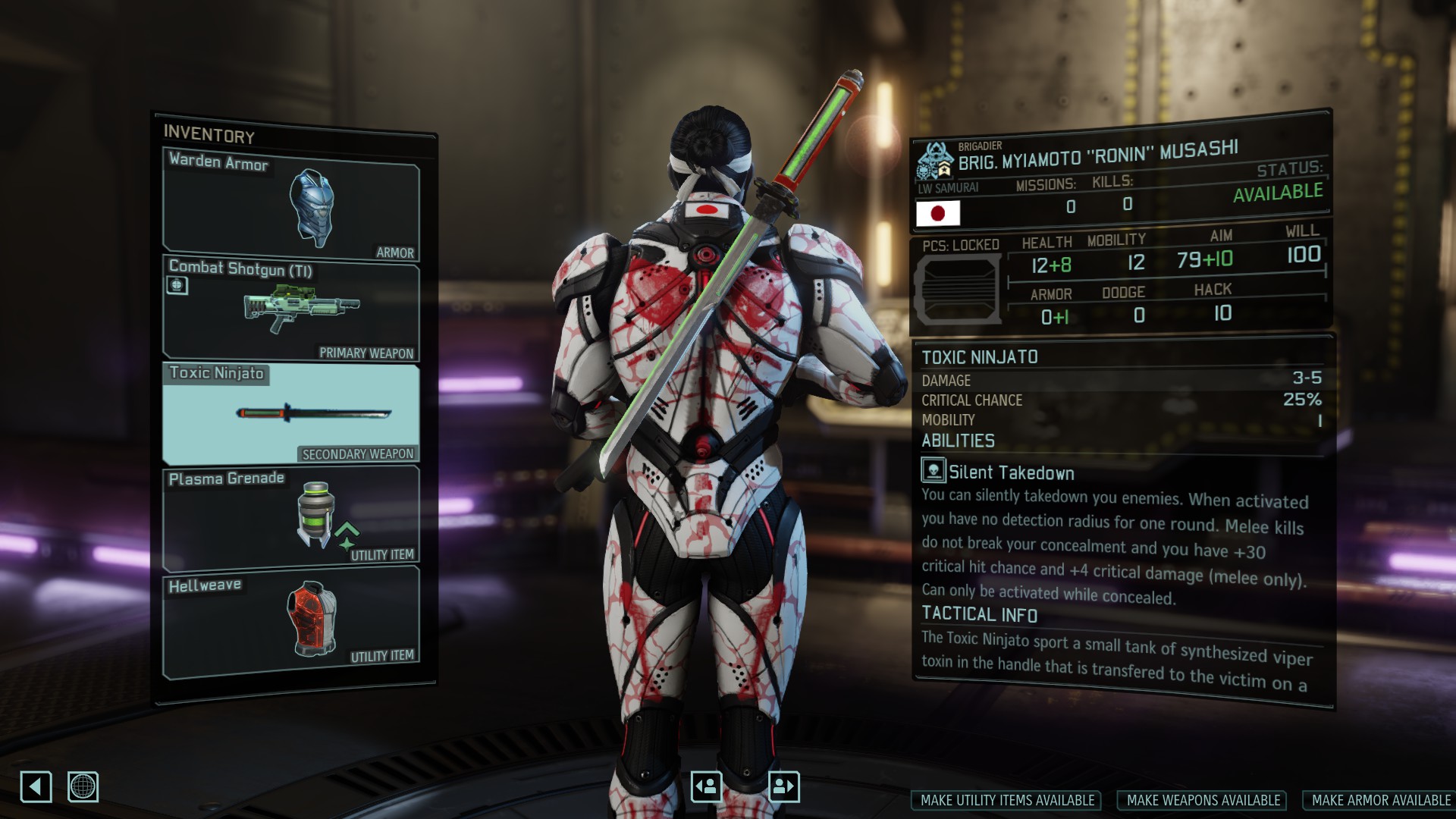Click the Silent Takedown ability icon
The image size is (1456, 819).
pyautogui.click(x=934, y=470)
